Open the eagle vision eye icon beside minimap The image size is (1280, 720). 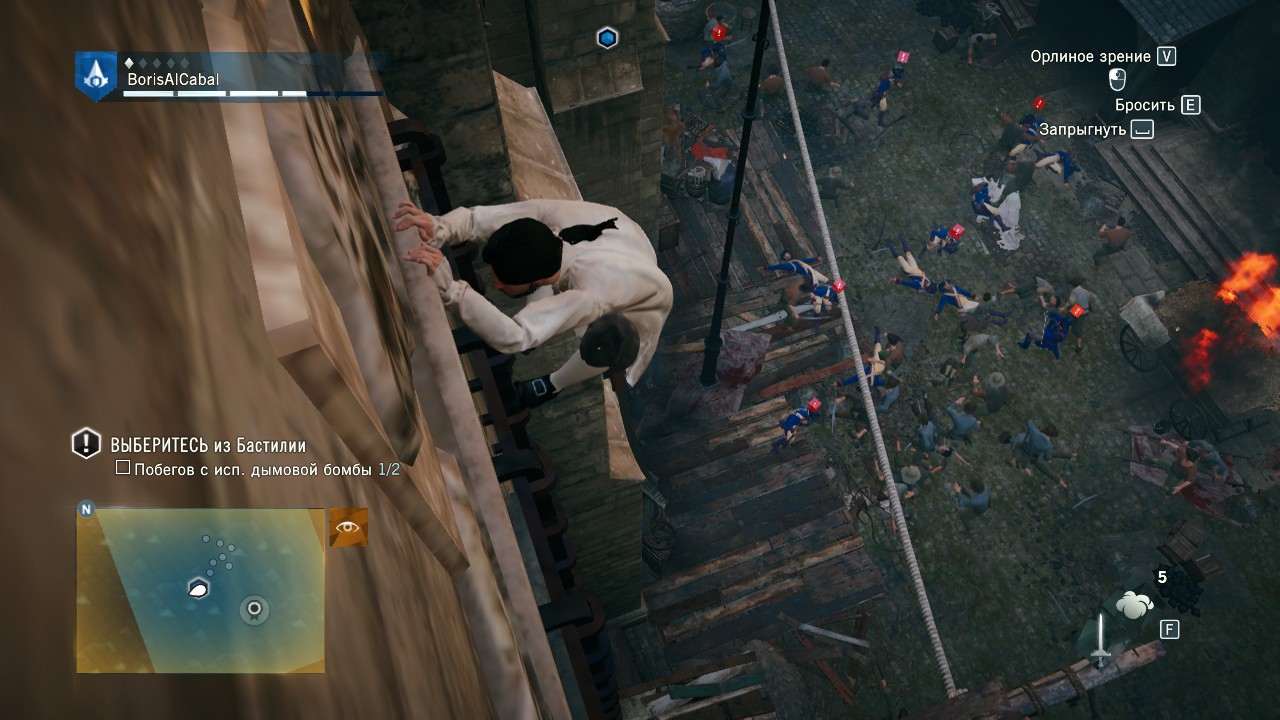349,526
